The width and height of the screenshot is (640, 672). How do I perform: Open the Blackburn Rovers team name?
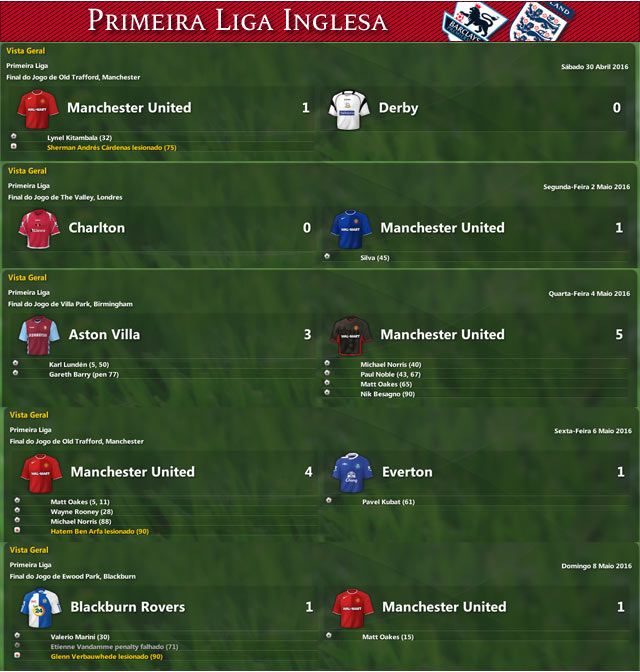click(127, 607)
